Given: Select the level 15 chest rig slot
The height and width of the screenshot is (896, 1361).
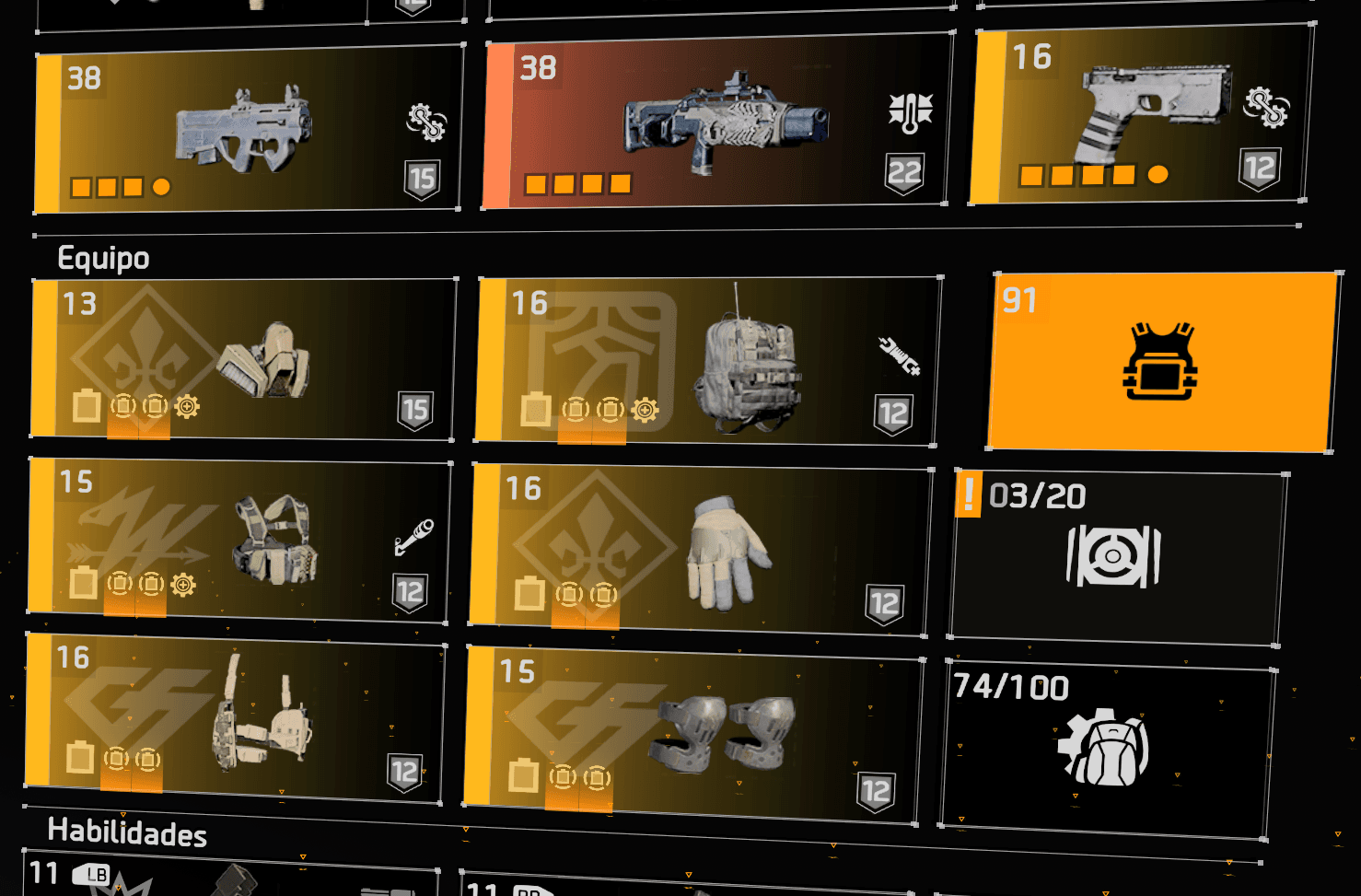Looking at the screenshot, I should [x=239, y=541].
